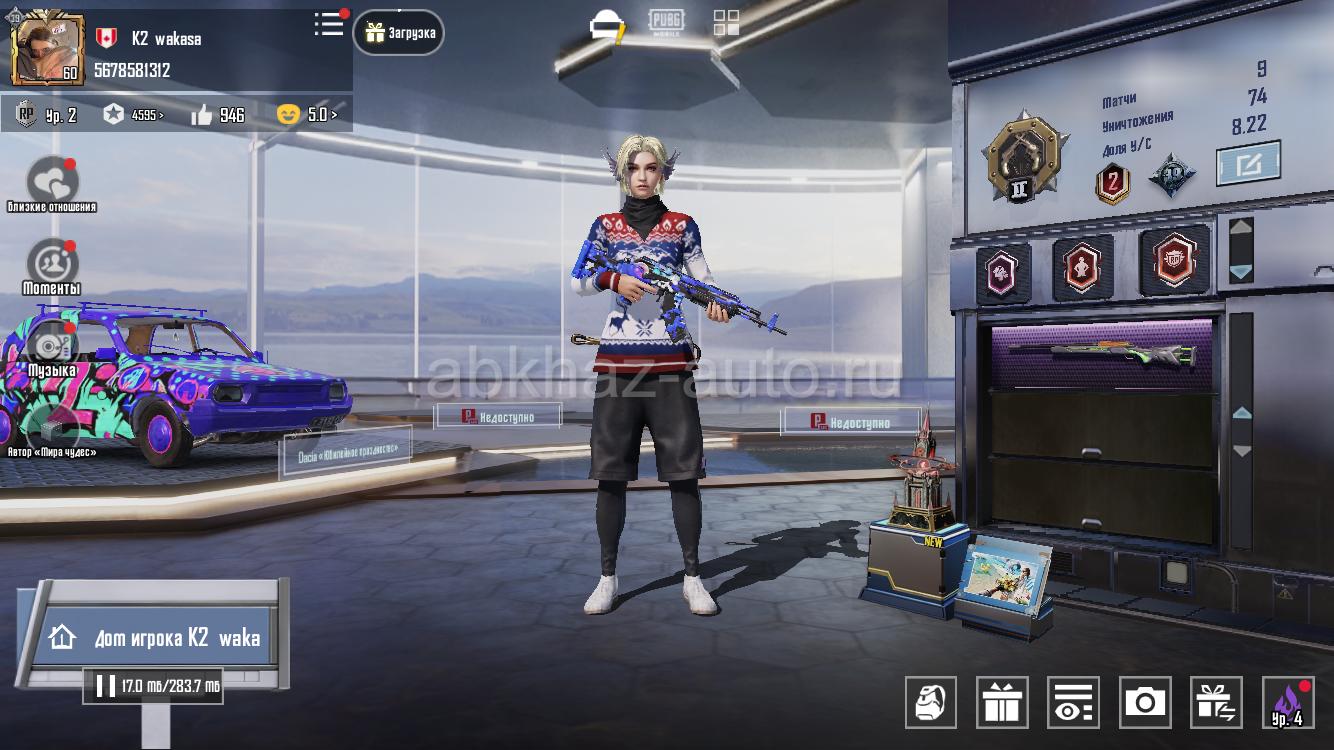The image size is (1334, 750).
Task: Open the Музыка player
Action: [x=51, y=346]
